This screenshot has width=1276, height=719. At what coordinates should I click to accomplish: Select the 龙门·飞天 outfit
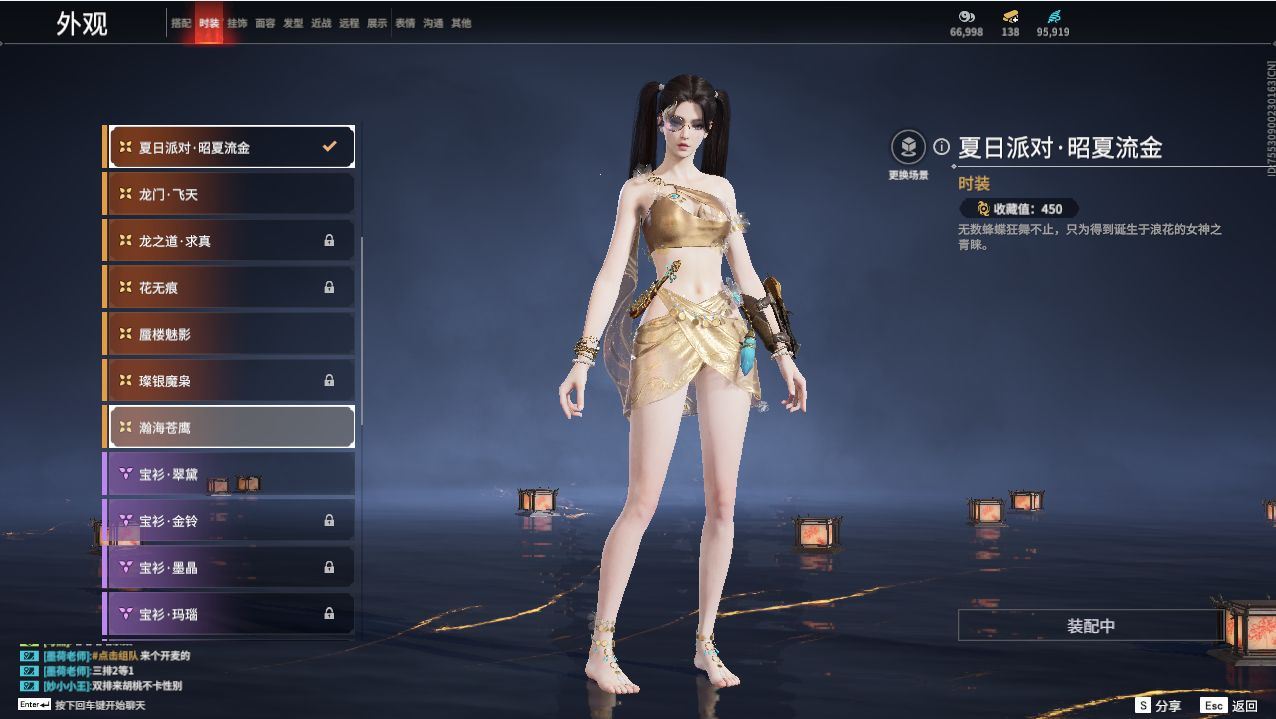(x=230, y=194)
